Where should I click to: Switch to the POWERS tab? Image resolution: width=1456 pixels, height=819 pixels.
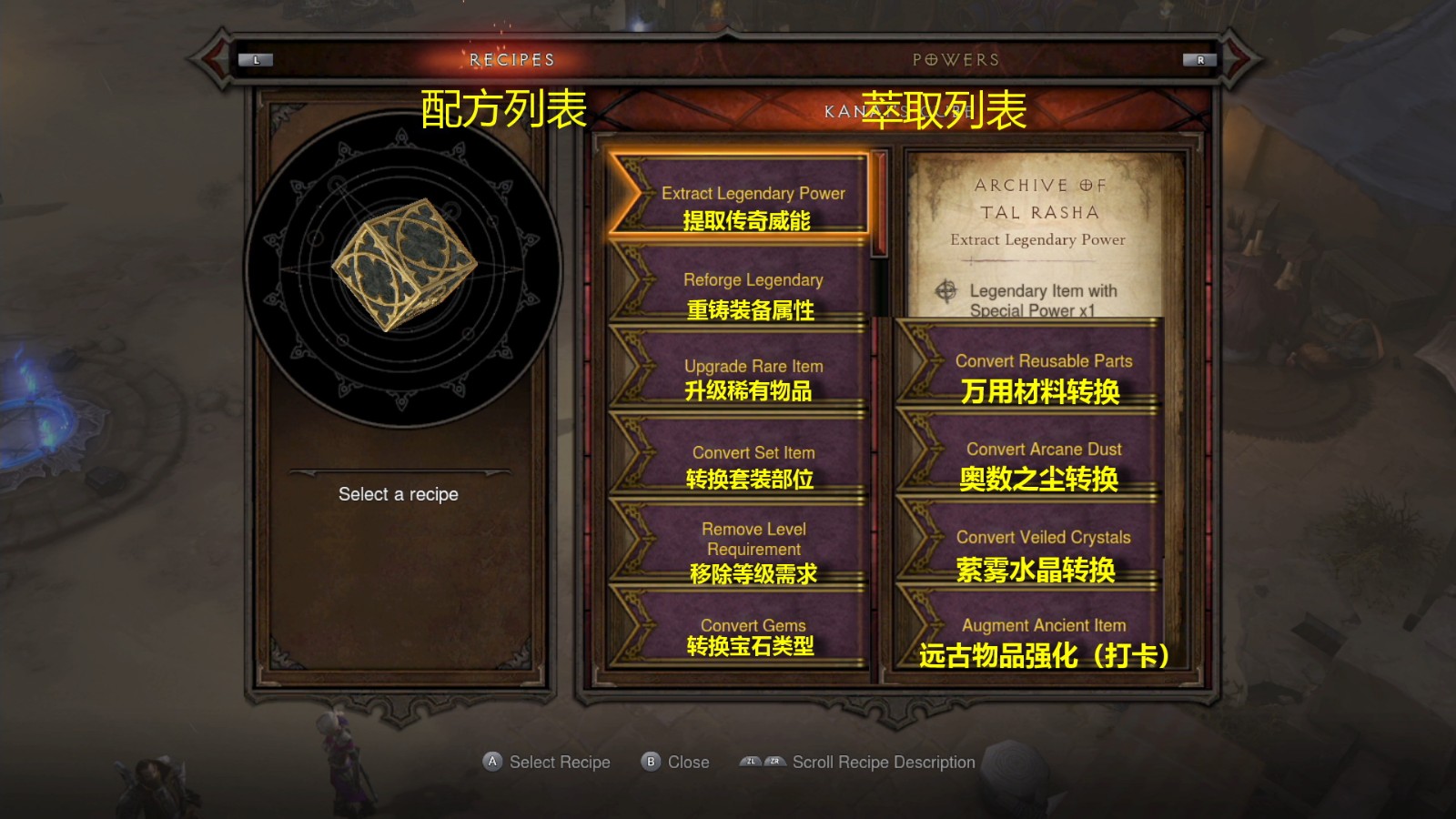(x=955, y=60)
